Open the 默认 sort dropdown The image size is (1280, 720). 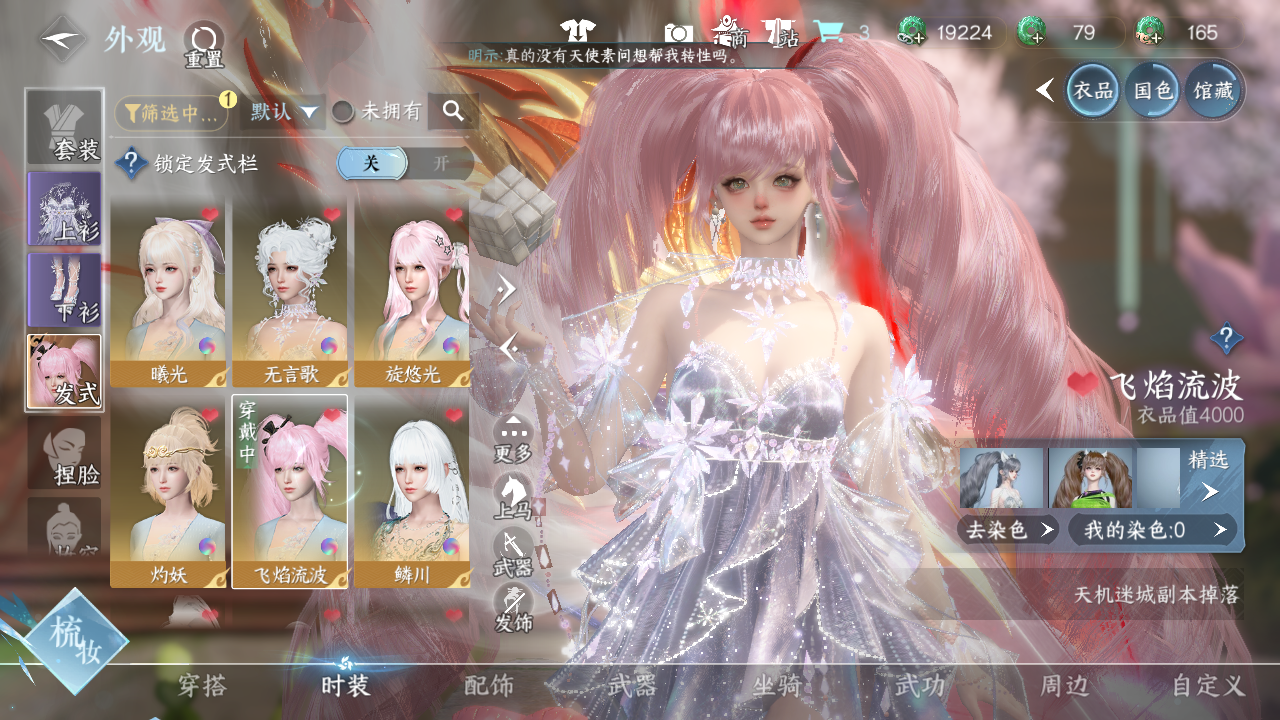point(283,112)
